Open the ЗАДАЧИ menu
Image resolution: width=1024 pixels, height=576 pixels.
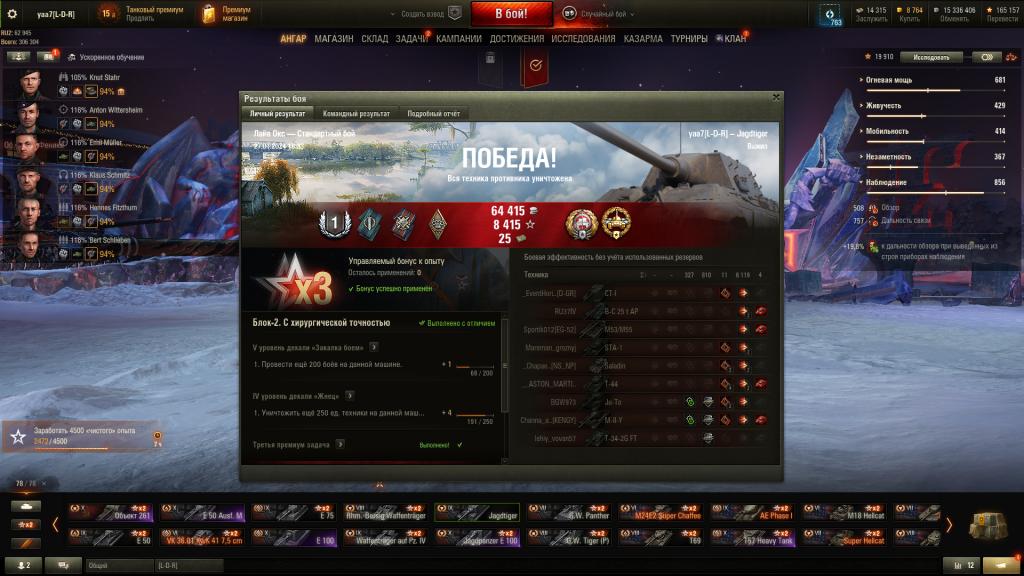coord(411,39)
